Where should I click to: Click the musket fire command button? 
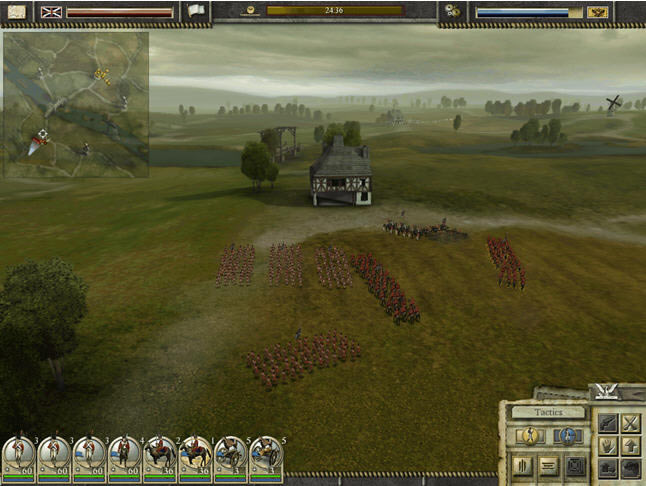point(607,423)
